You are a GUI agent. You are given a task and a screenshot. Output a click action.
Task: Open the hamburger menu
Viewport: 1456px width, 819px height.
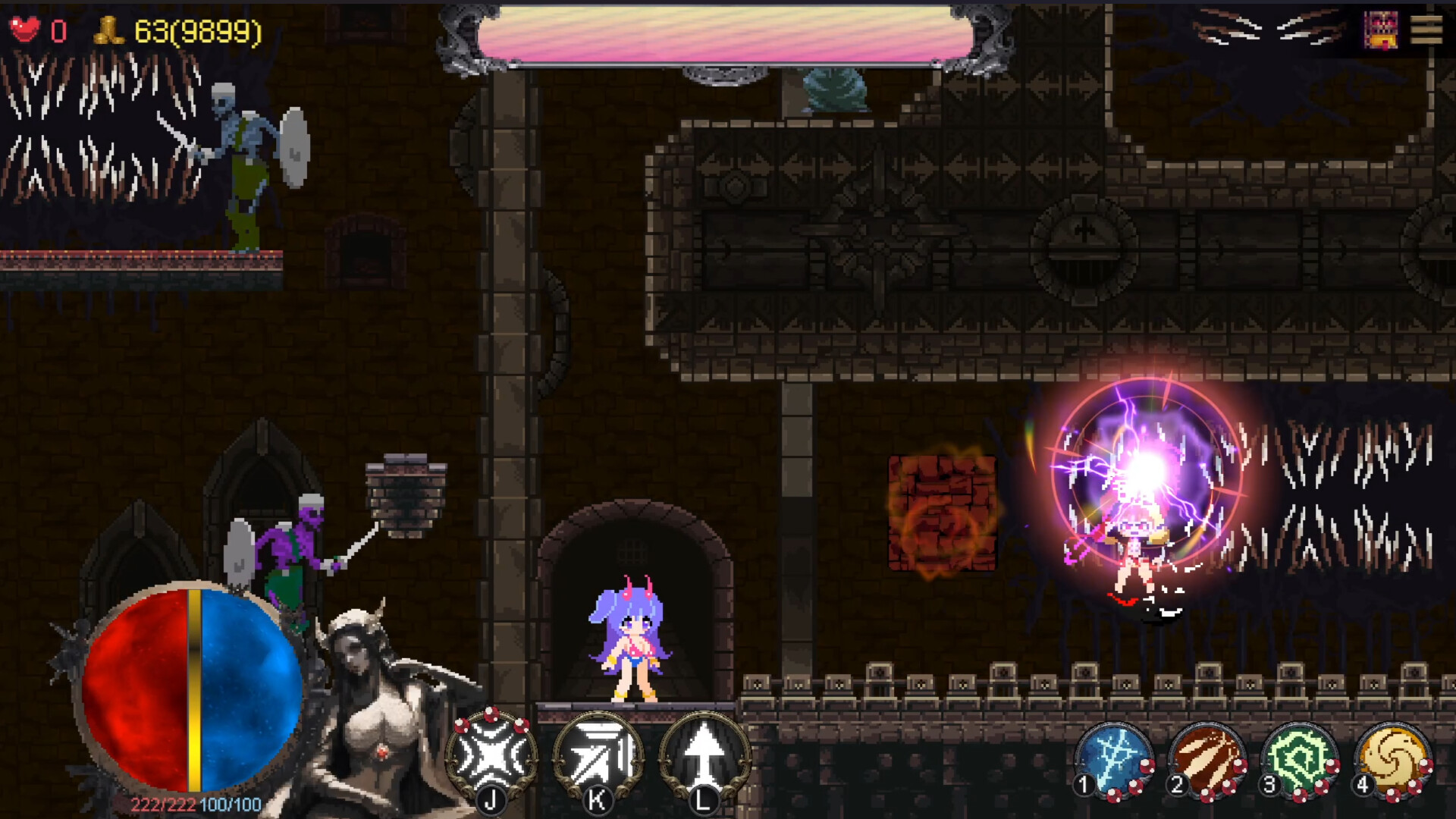[1426, 30]
